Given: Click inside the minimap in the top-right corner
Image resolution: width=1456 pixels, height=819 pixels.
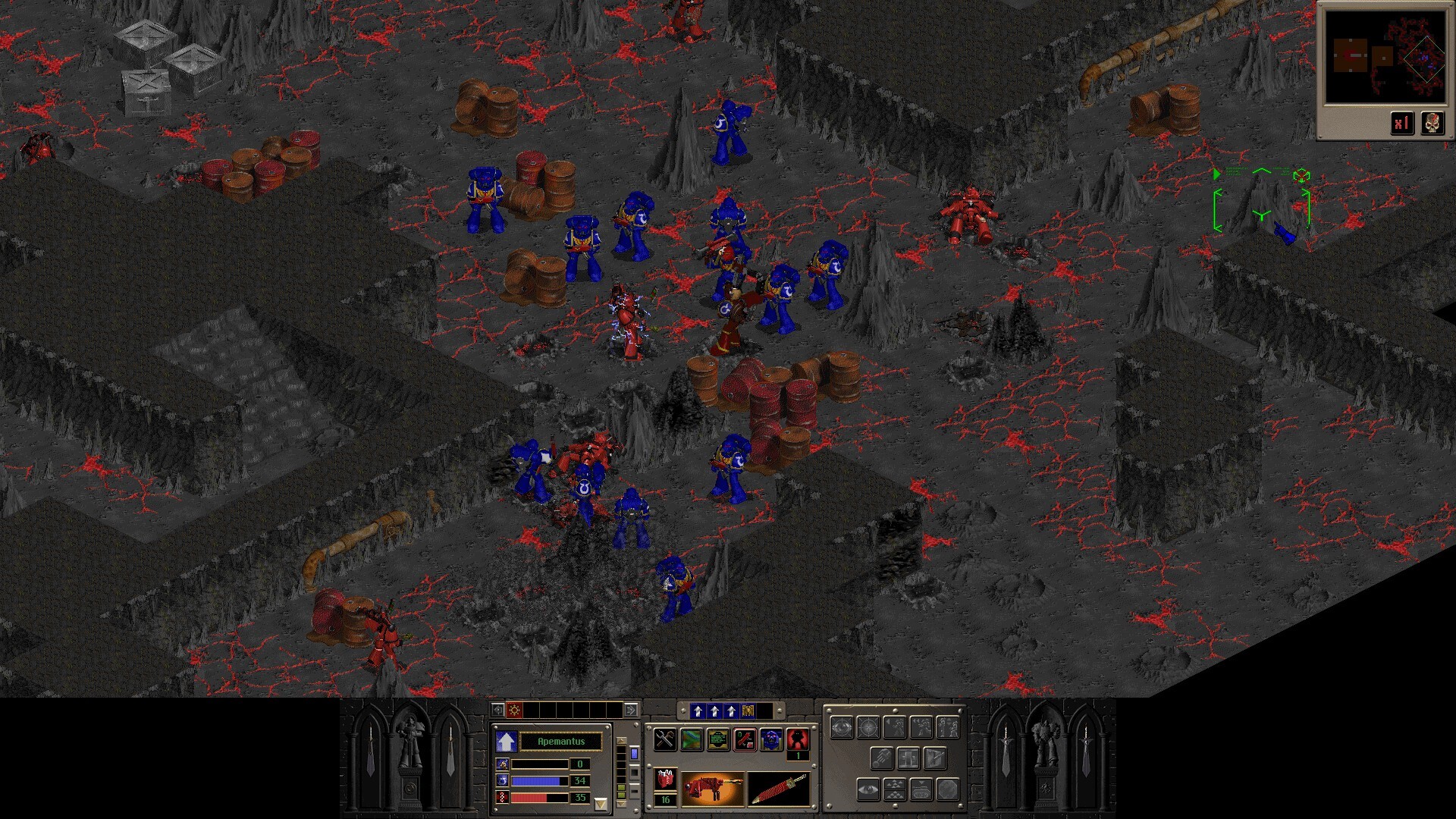Looking at the screenshot, I should (1388, 55).
